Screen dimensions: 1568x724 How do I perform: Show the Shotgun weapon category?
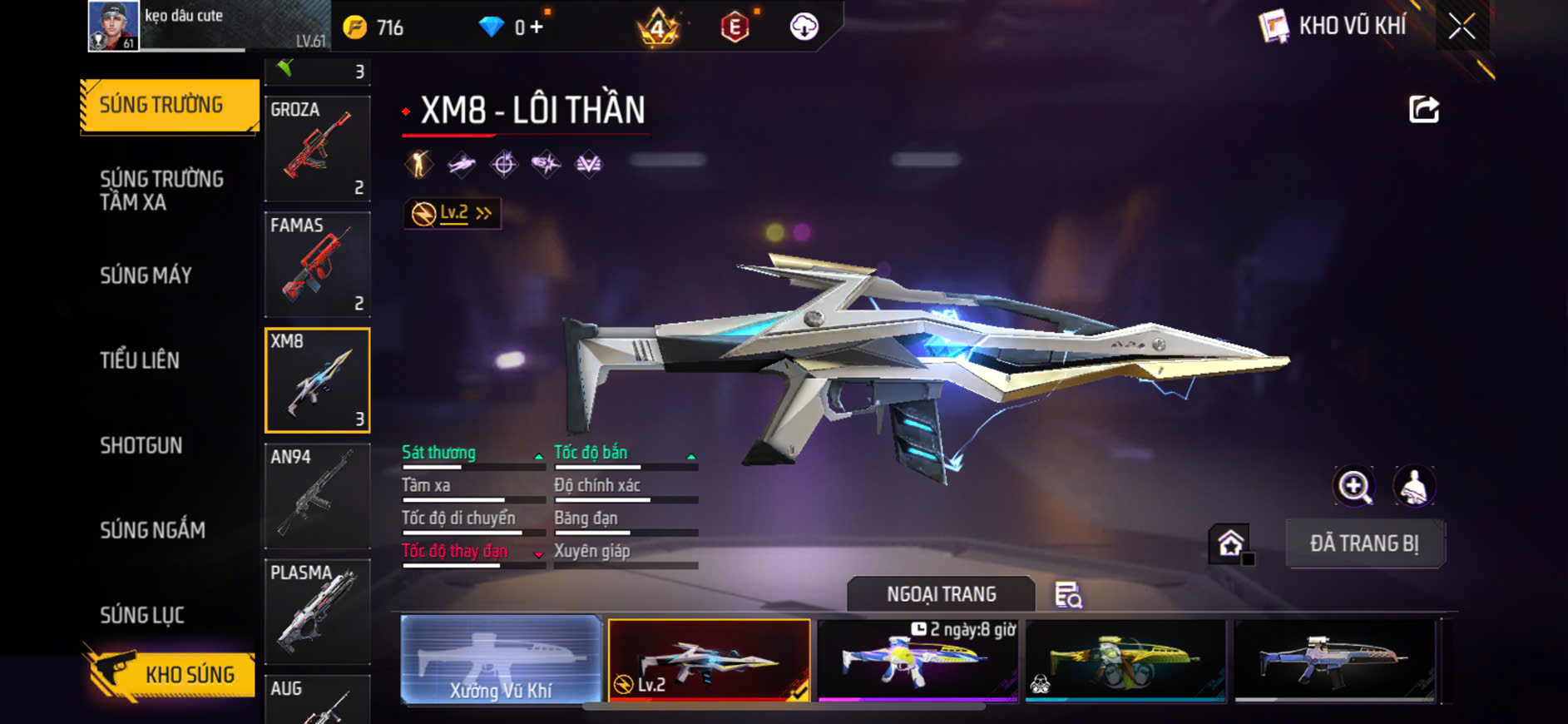(141, 445)
